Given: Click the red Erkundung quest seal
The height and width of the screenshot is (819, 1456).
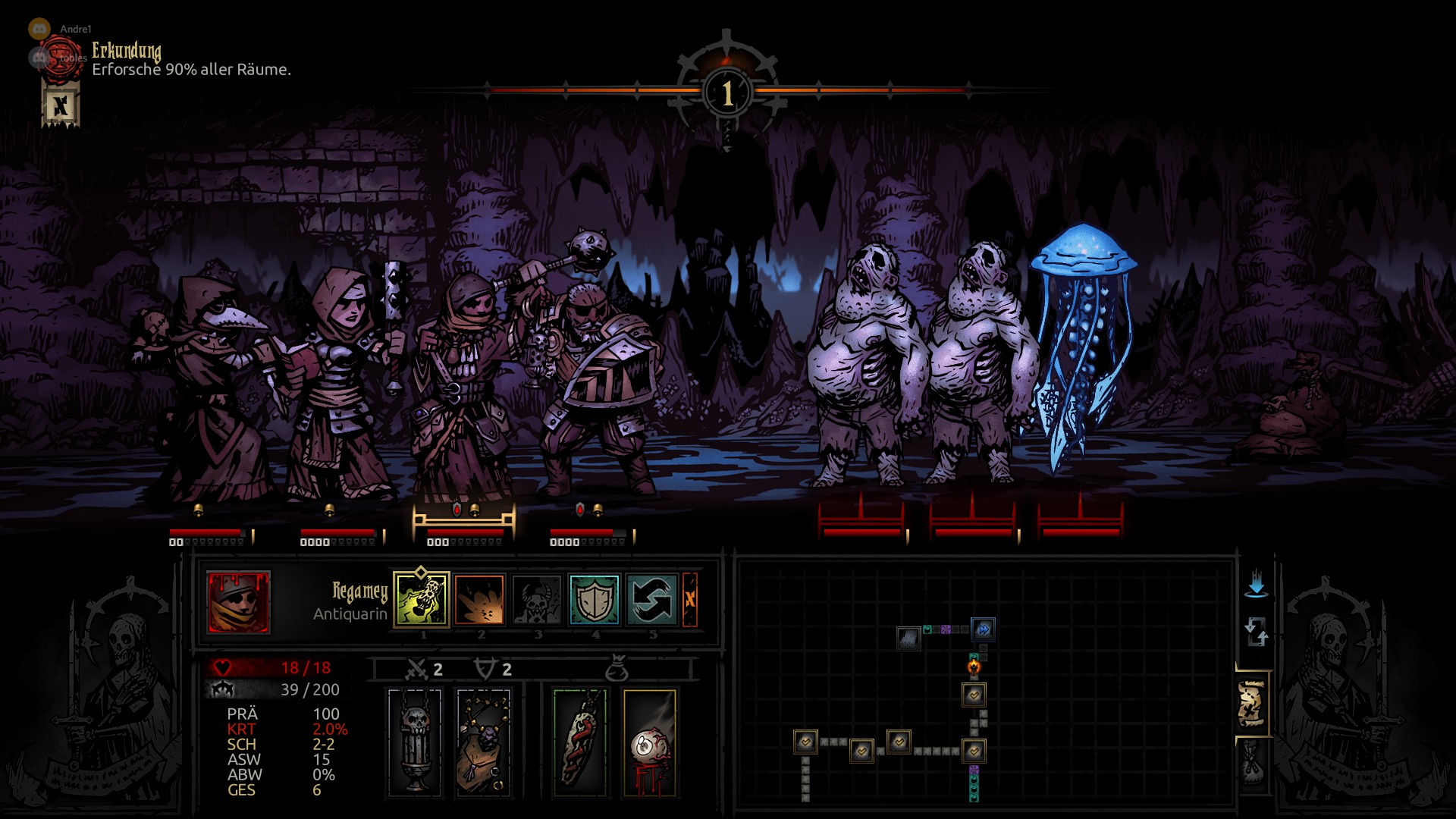Looking at the screenshot, I should pos(61,59).
